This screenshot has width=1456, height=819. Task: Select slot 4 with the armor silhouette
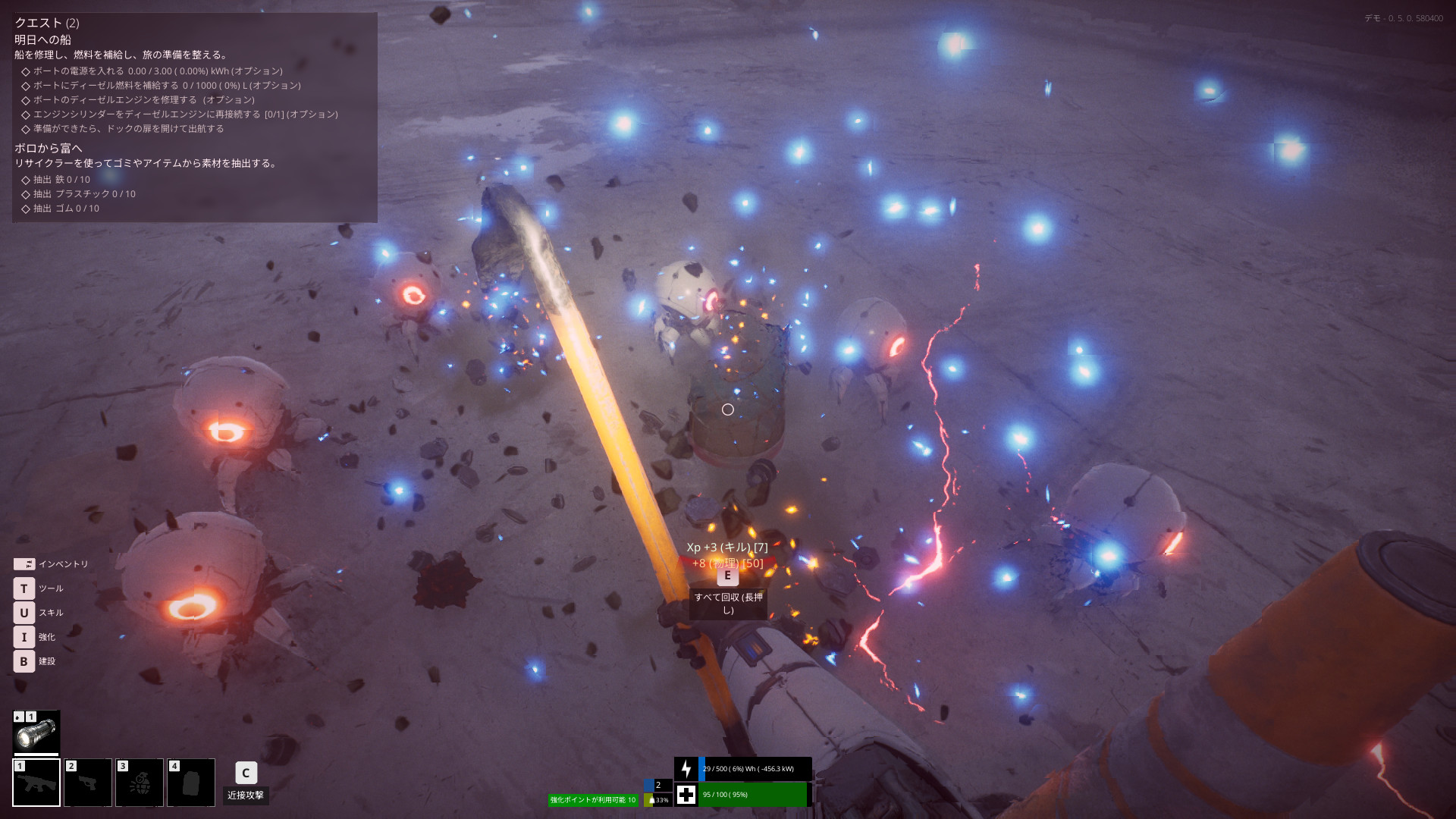(191, 783)
